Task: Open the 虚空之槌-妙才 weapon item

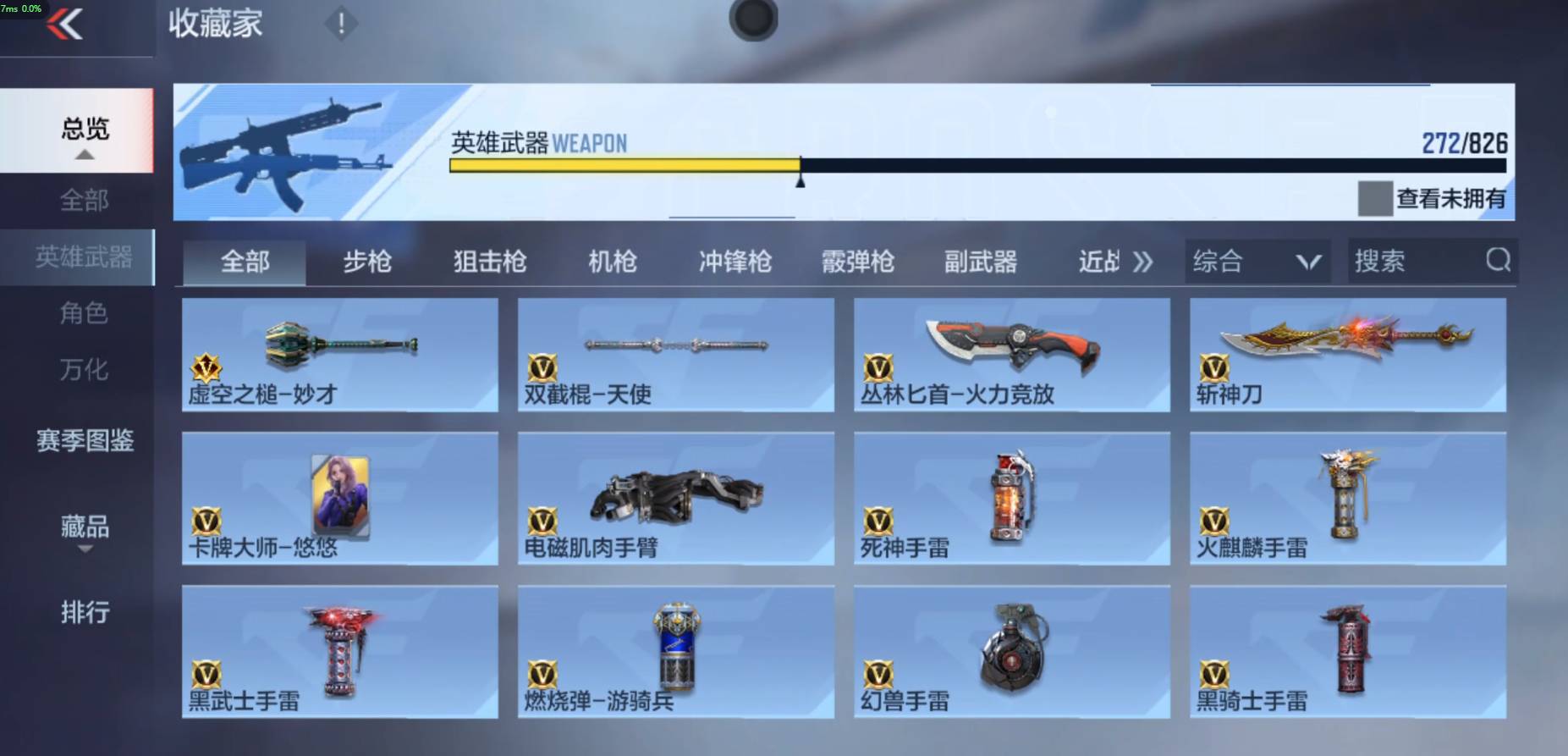Action: (338, 356)
